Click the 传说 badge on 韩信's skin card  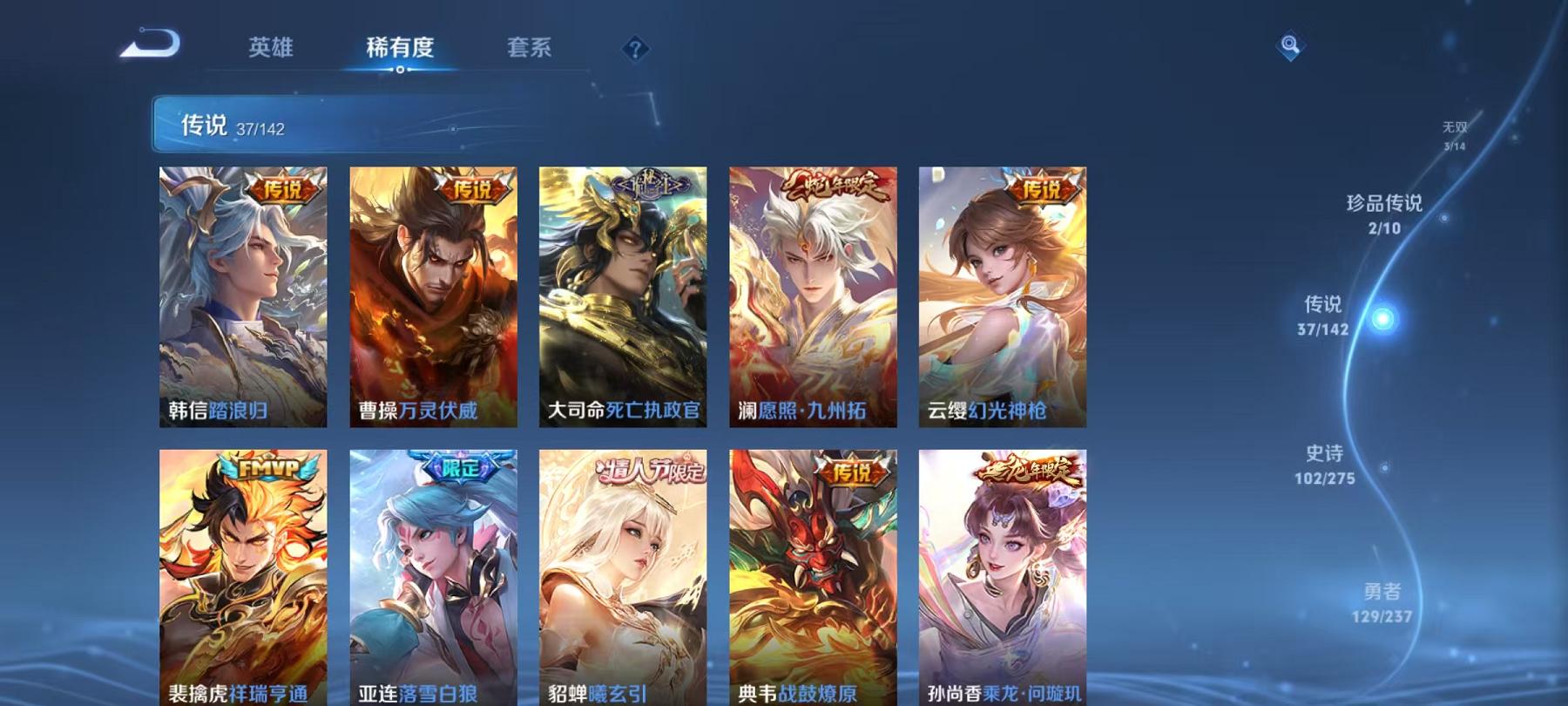coord(280,190)
